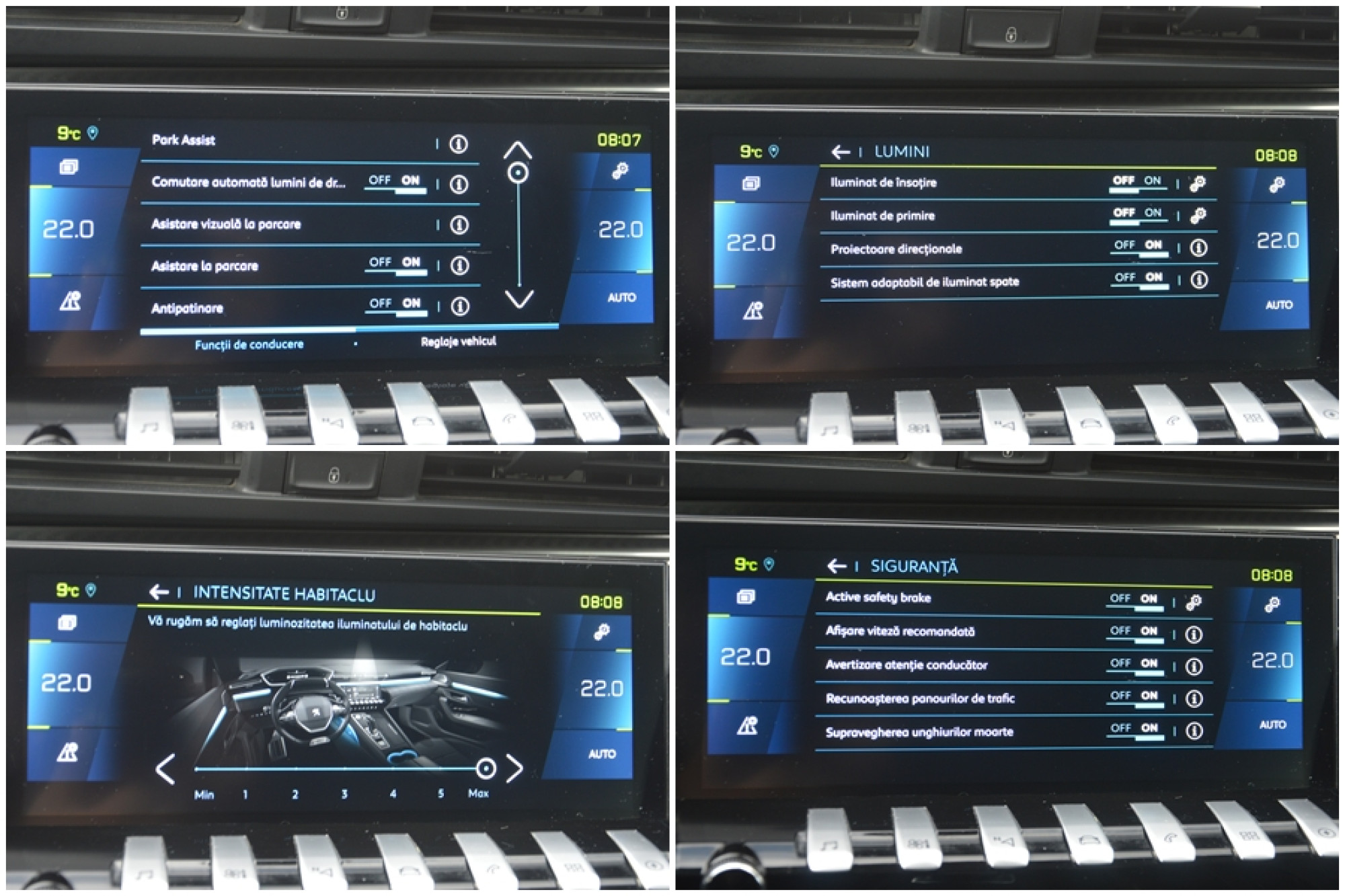Screen dimensions: 1345x896
Task: Toggle Comutare automată lumini switch
Action: tap(395, 181)
